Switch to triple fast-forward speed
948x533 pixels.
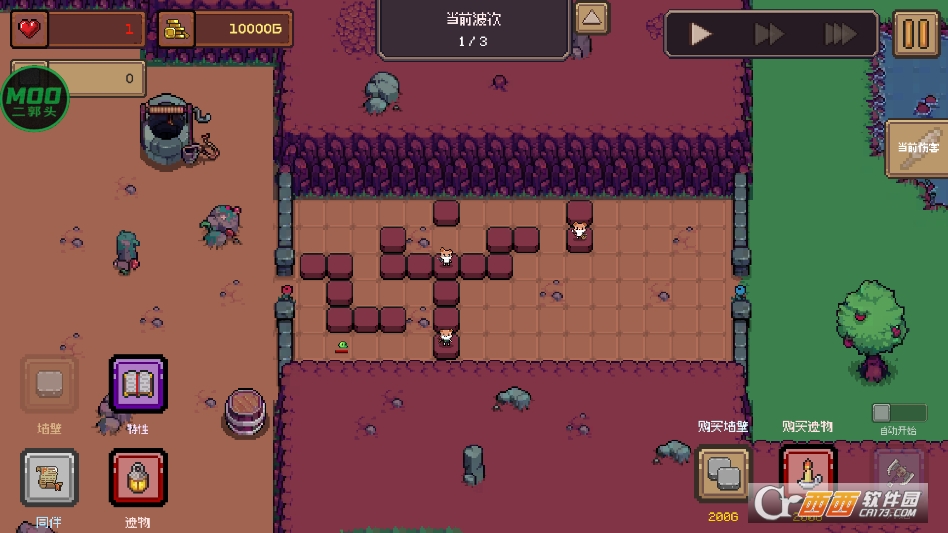point(839,35)
